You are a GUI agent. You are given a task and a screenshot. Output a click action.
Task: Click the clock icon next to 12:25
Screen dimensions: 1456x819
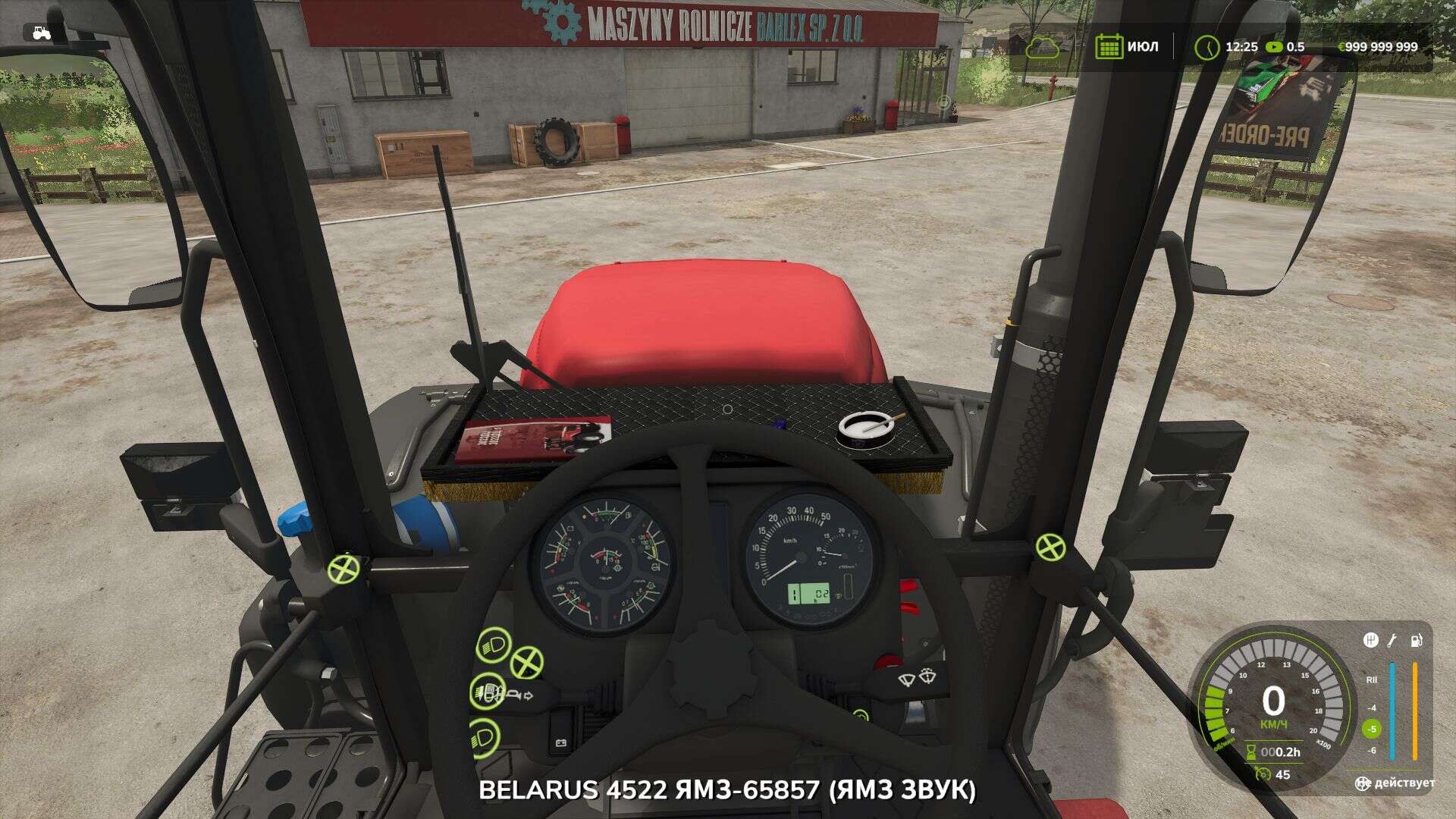pos(1207,45)
